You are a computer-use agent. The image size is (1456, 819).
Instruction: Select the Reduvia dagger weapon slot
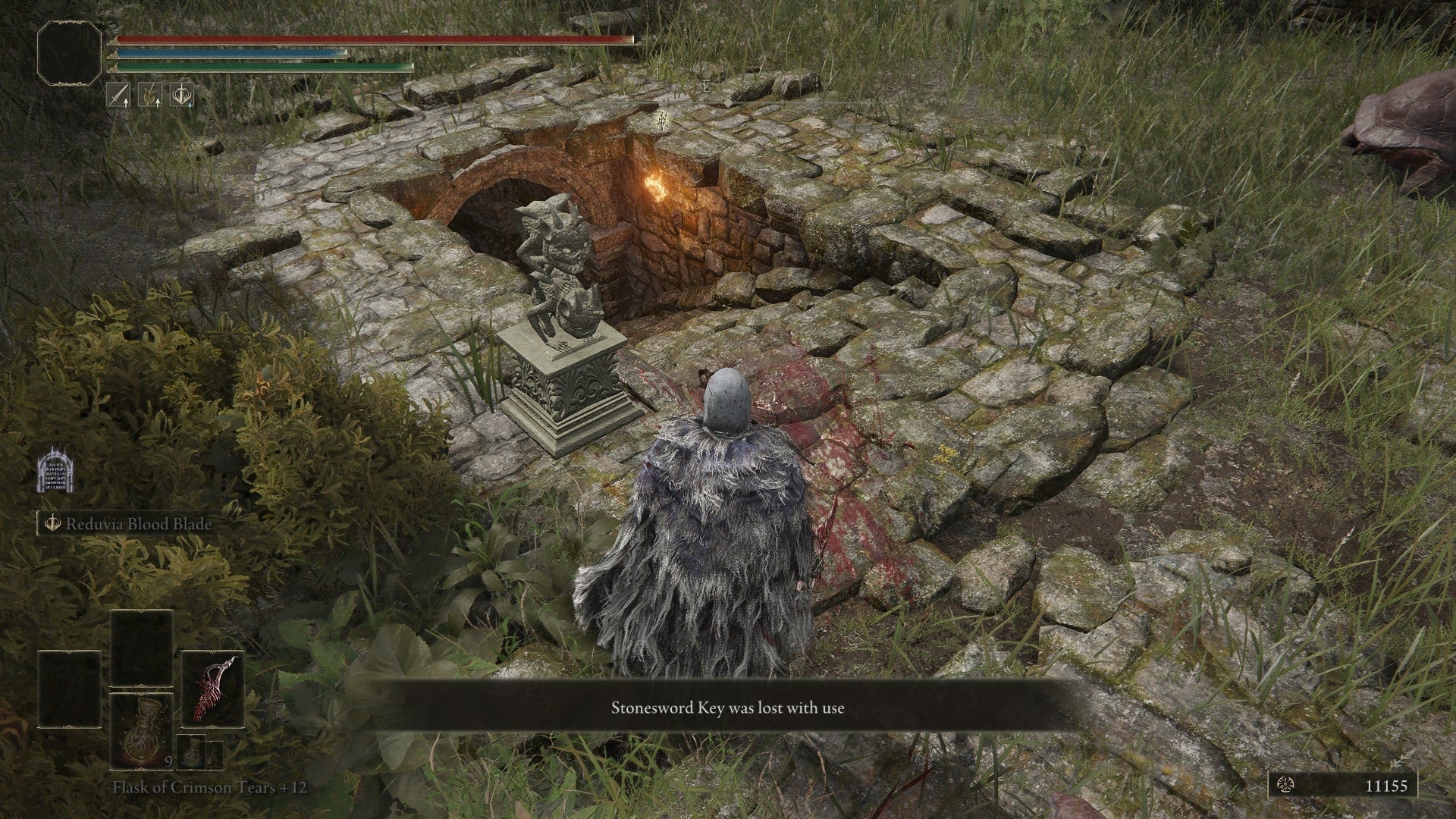tap(213, 689)
